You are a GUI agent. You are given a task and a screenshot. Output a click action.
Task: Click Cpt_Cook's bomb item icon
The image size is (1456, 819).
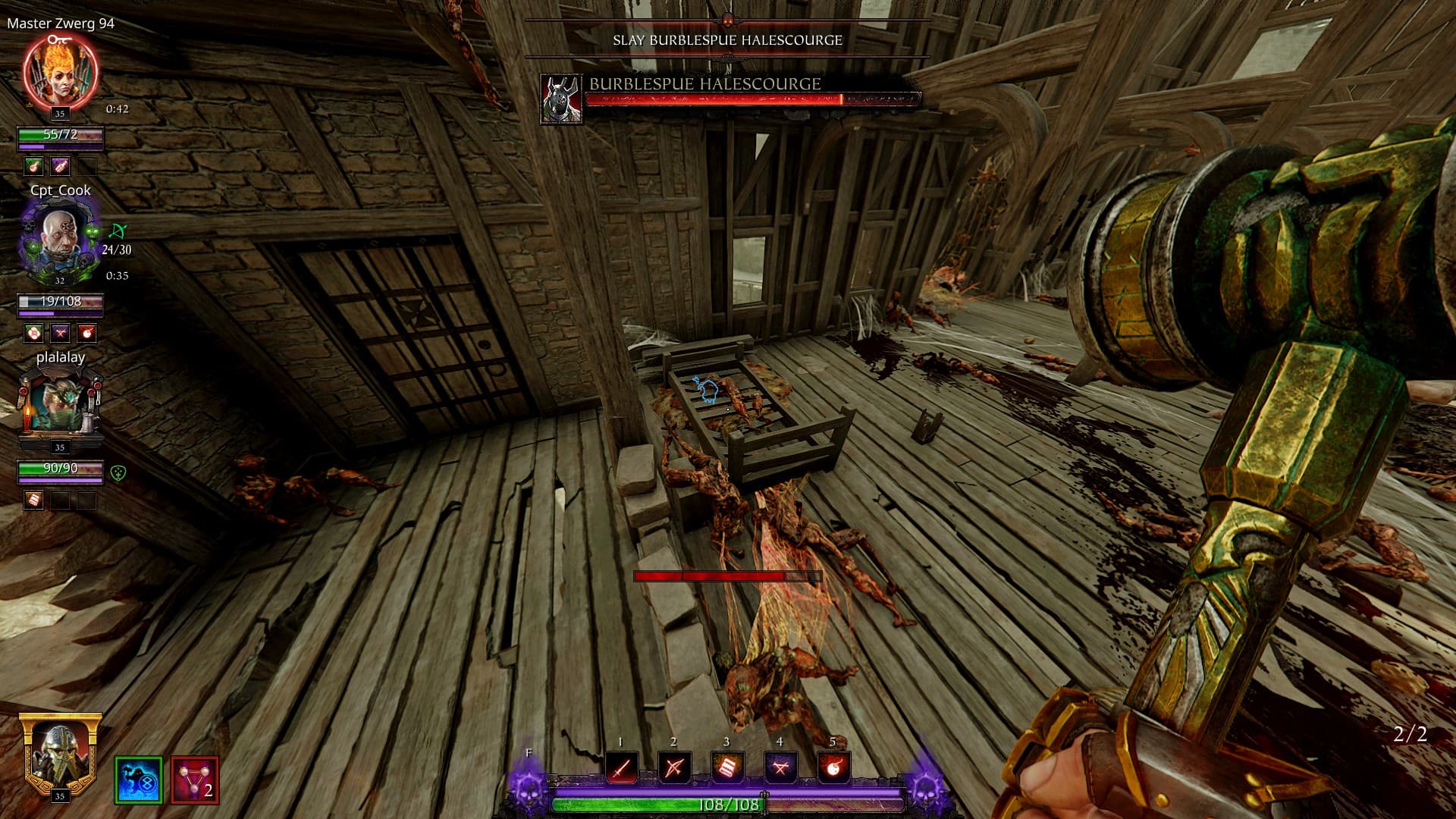(87, 333)
